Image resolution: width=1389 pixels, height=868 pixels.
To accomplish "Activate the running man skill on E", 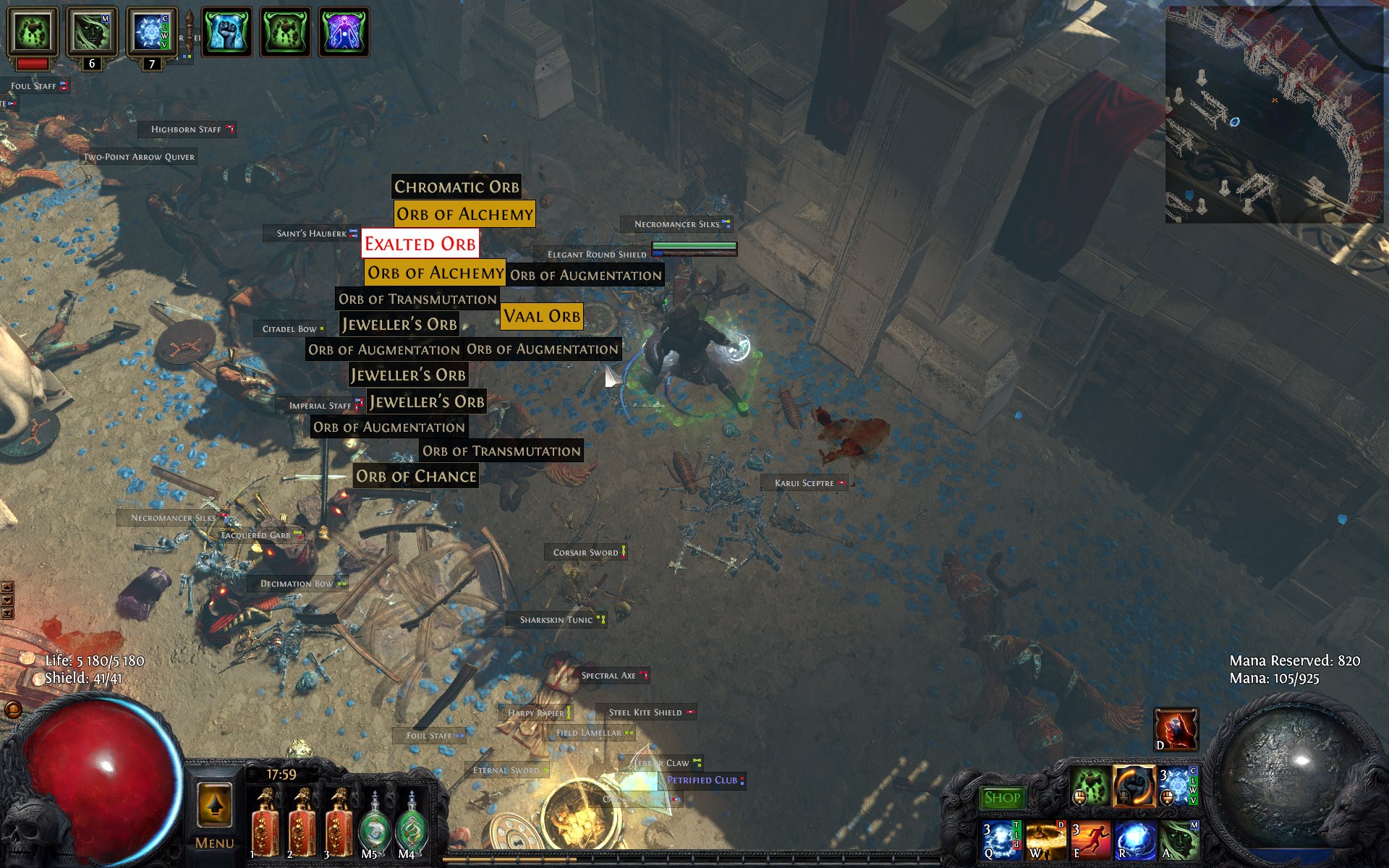I will 1089,841.
